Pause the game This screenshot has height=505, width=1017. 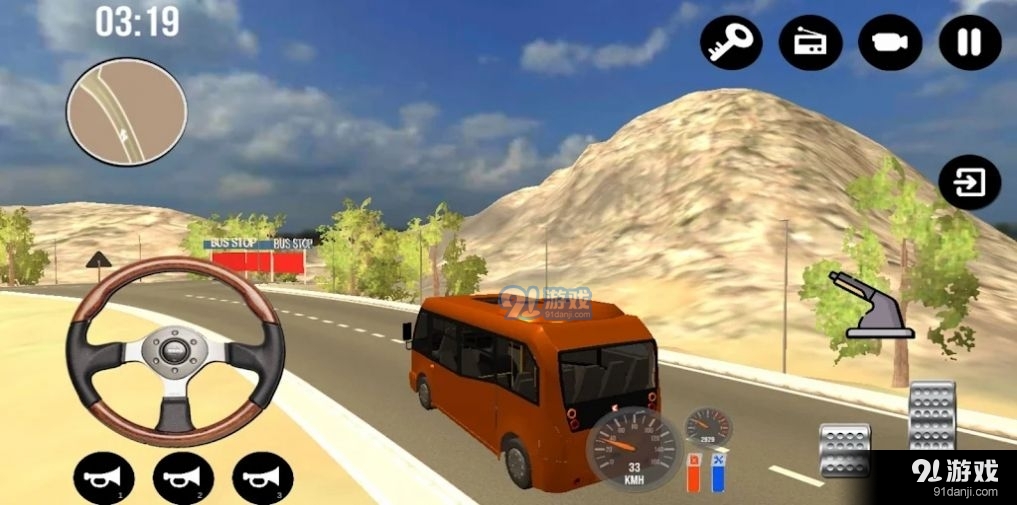tap(970, 41)
